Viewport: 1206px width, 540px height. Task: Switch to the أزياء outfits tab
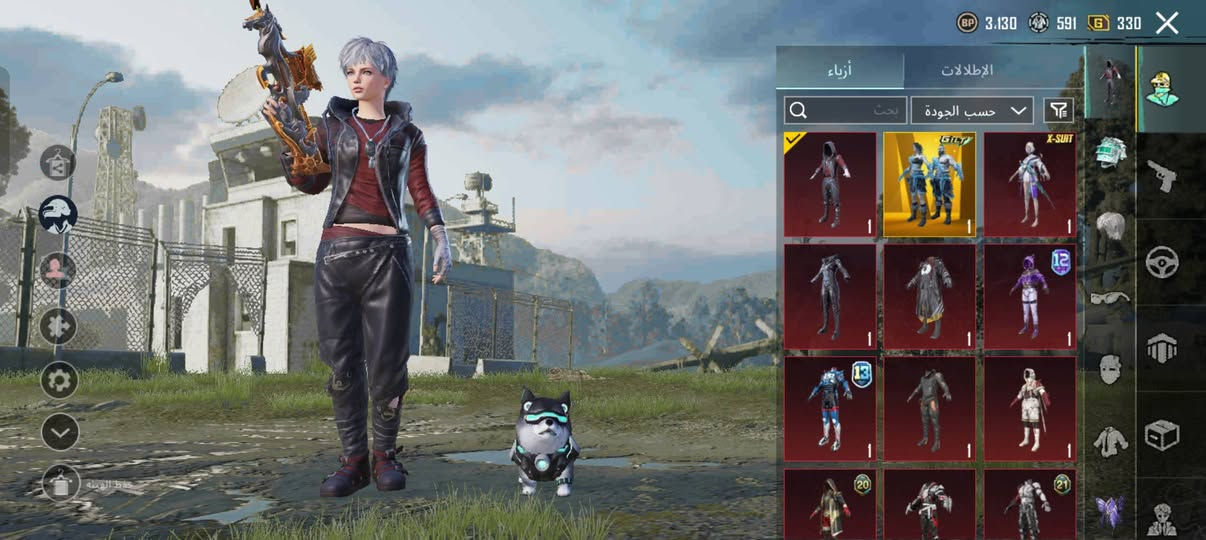click(x=840, y=71)
